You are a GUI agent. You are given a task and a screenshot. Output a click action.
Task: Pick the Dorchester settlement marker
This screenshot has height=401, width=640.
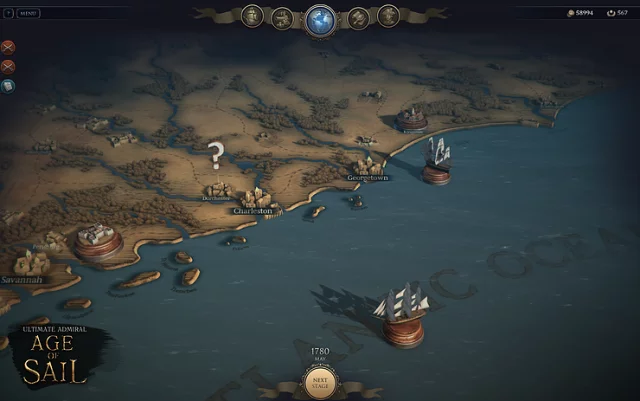tap(217, 189)
